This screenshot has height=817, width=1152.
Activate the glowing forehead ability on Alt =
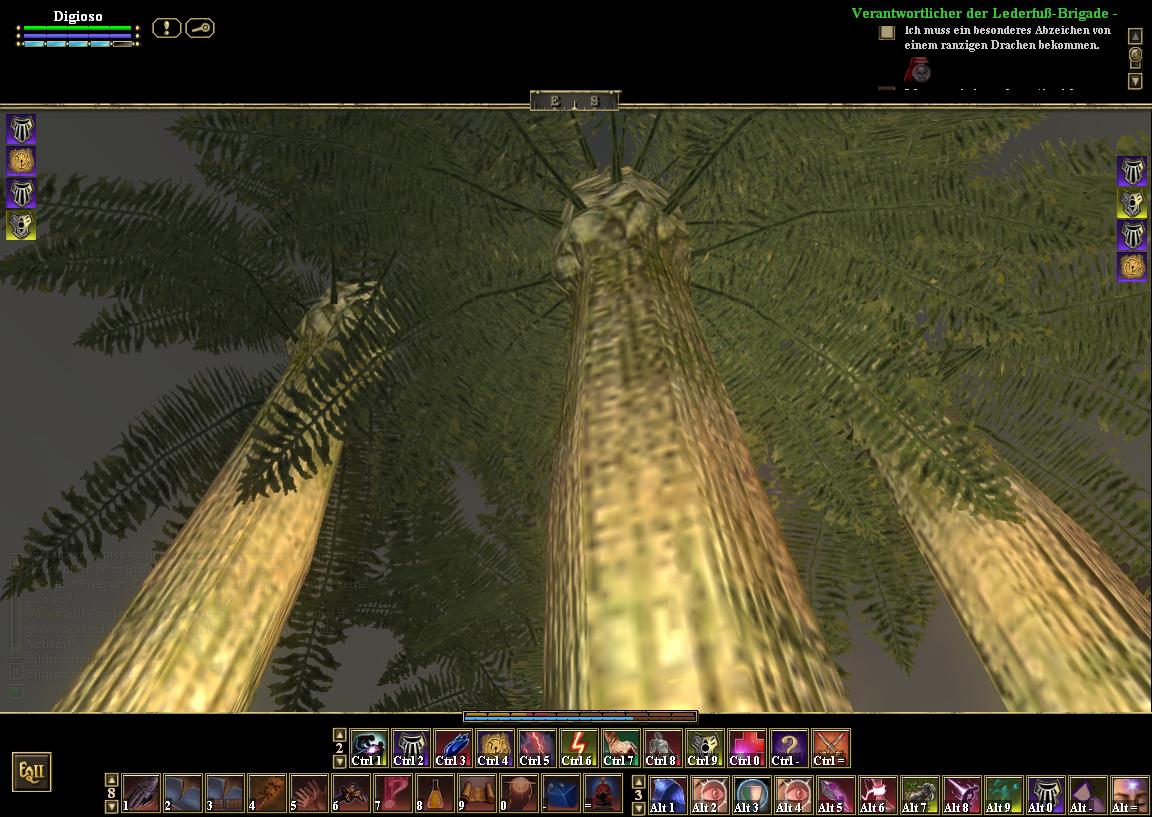[x=1130, y=794]
